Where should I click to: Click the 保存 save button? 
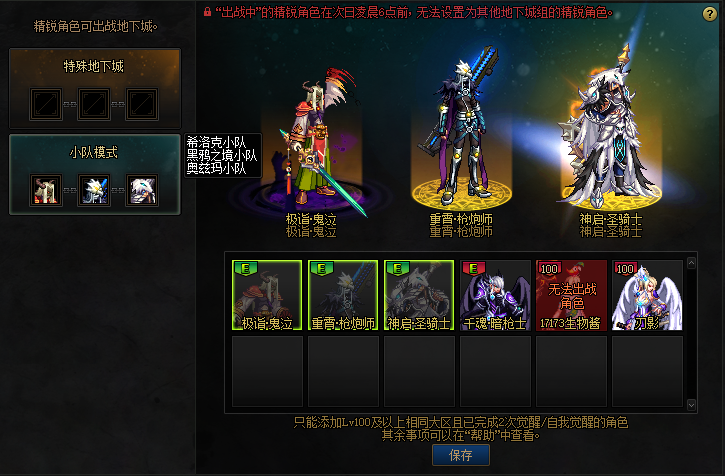[461, 455]
